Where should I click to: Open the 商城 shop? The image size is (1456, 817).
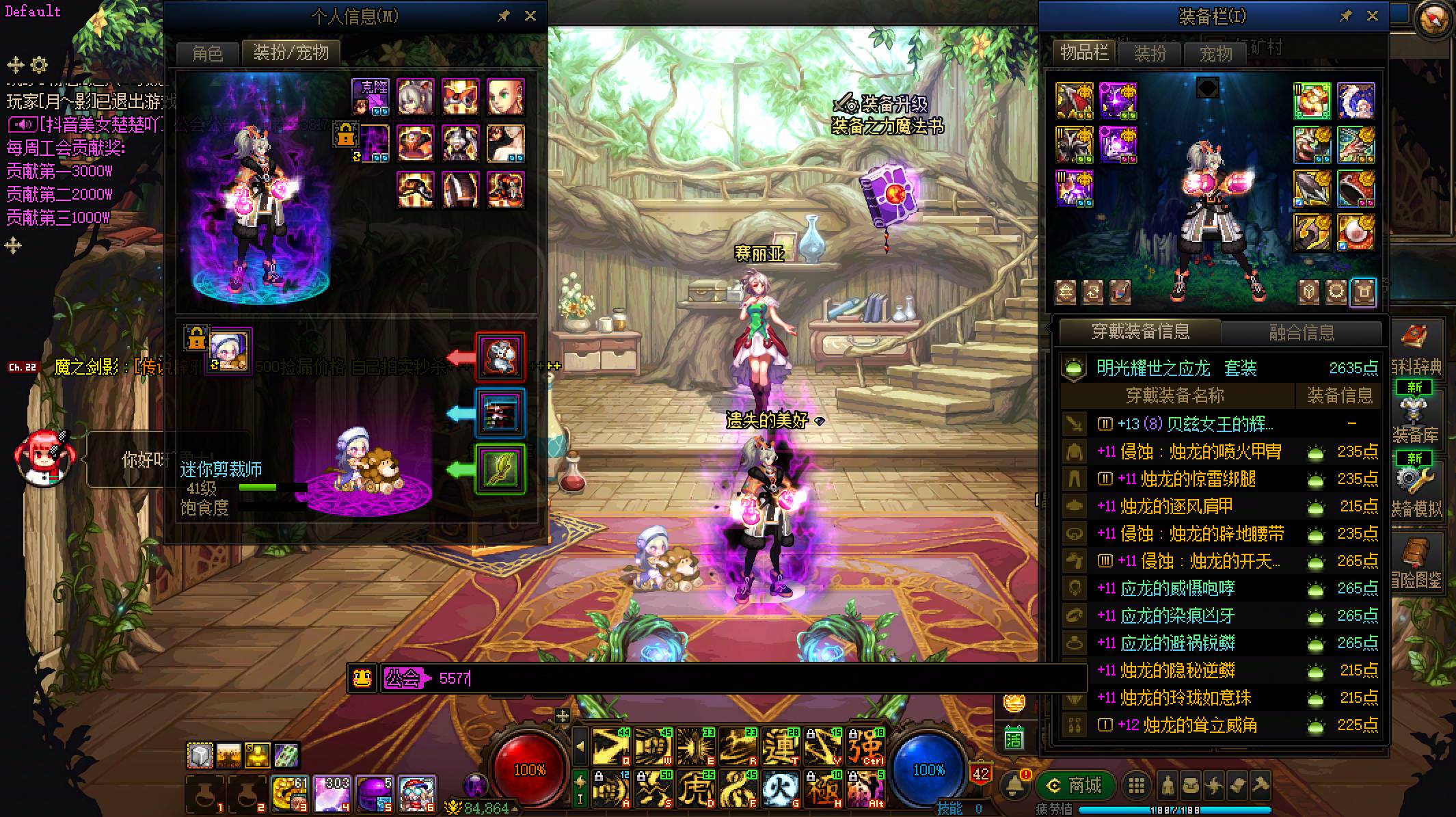click(1076, 786)
